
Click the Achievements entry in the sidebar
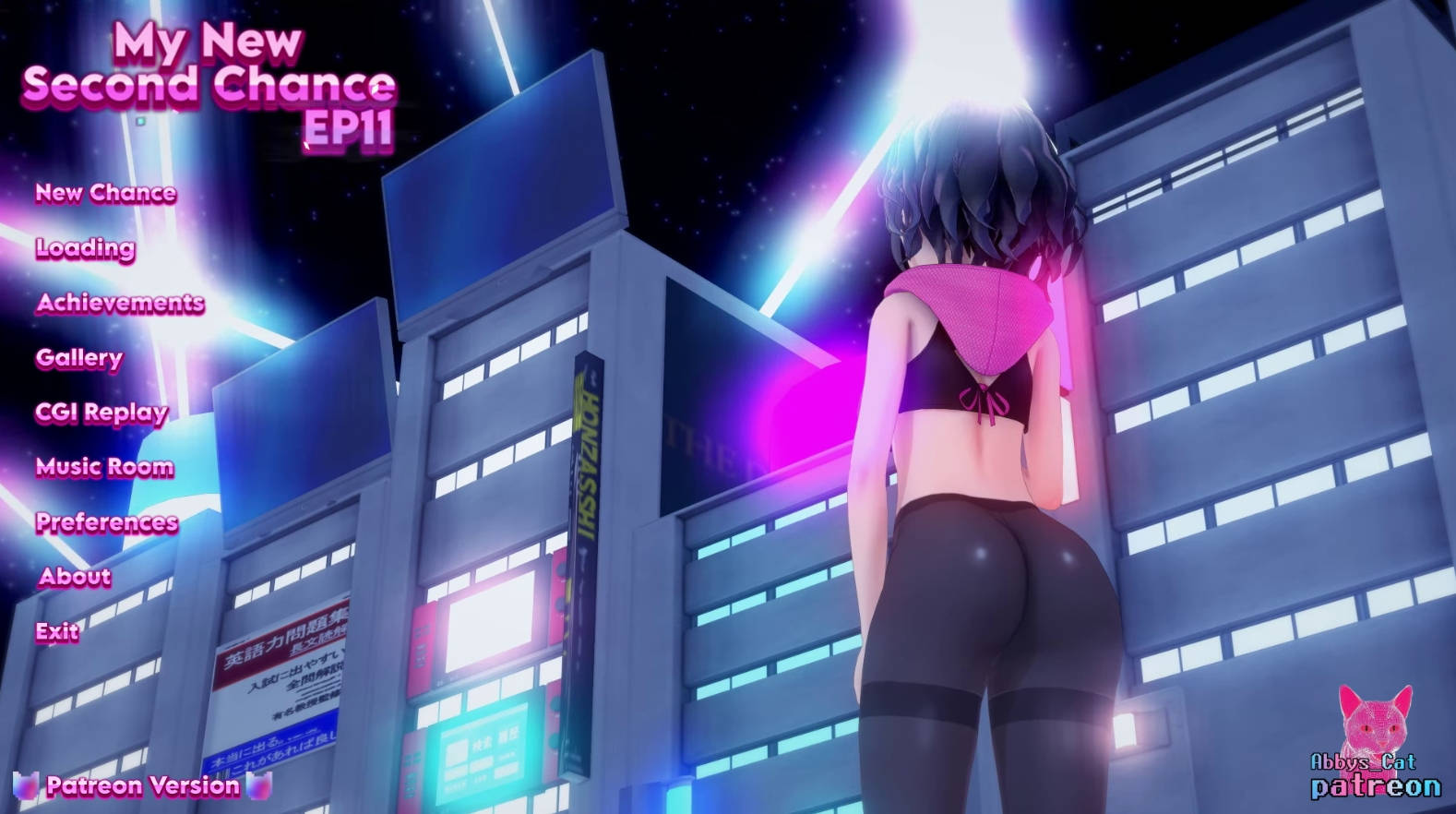pos(120,303)
